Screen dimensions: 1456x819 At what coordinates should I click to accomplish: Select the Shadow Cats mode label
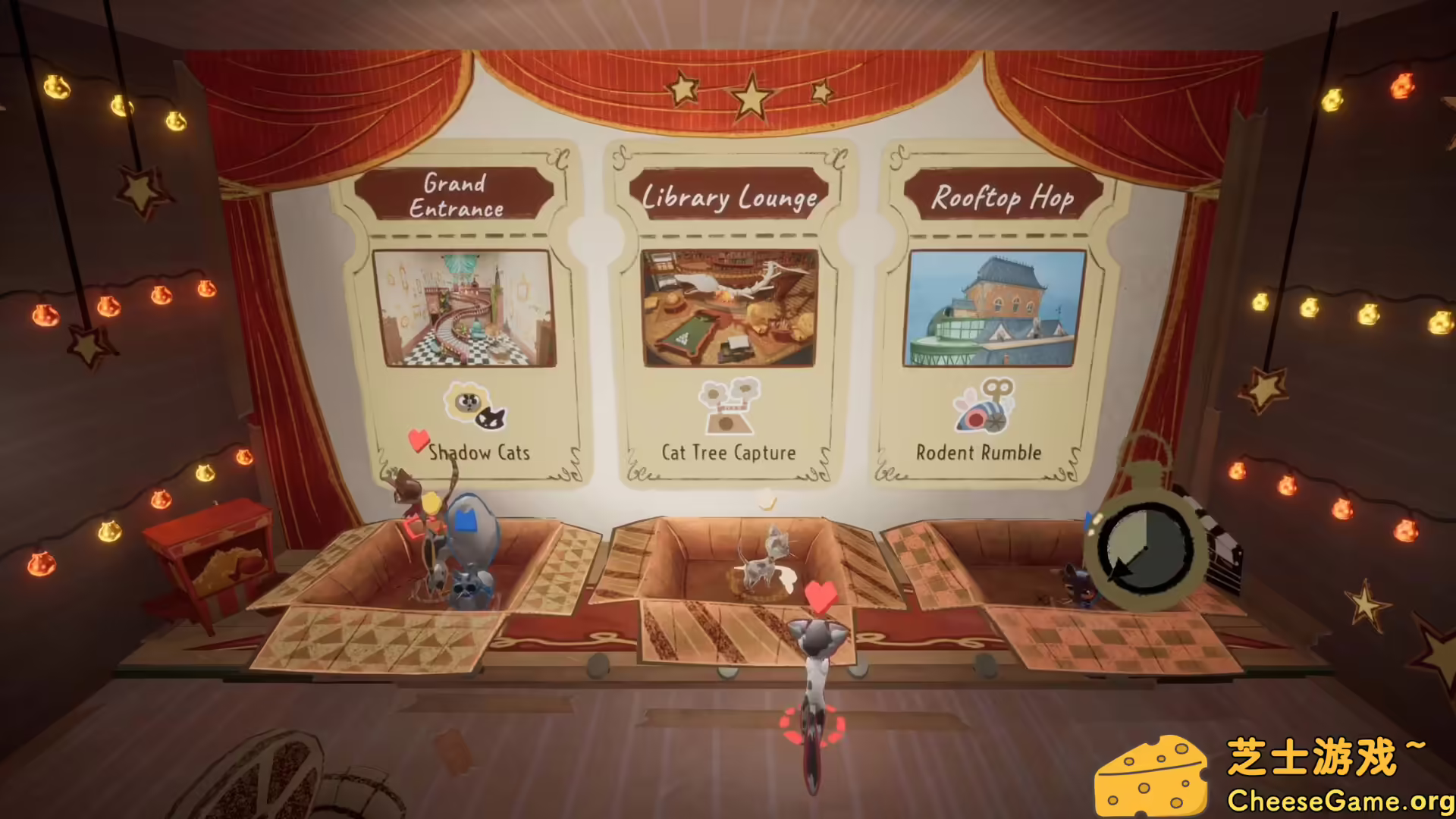(x=479, y=452)
